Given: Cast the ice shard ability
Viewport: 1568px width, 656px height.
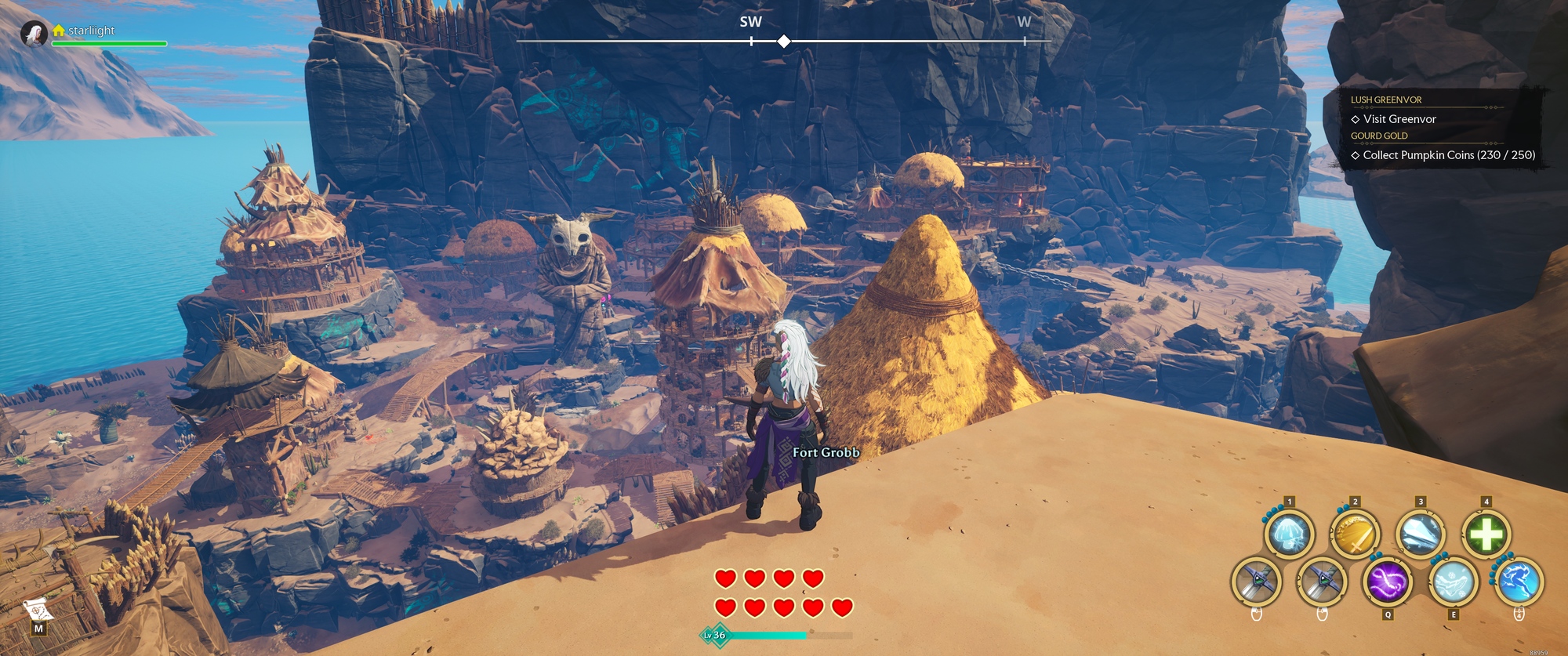Looking at the screenshot, I should coord(1420,535).
